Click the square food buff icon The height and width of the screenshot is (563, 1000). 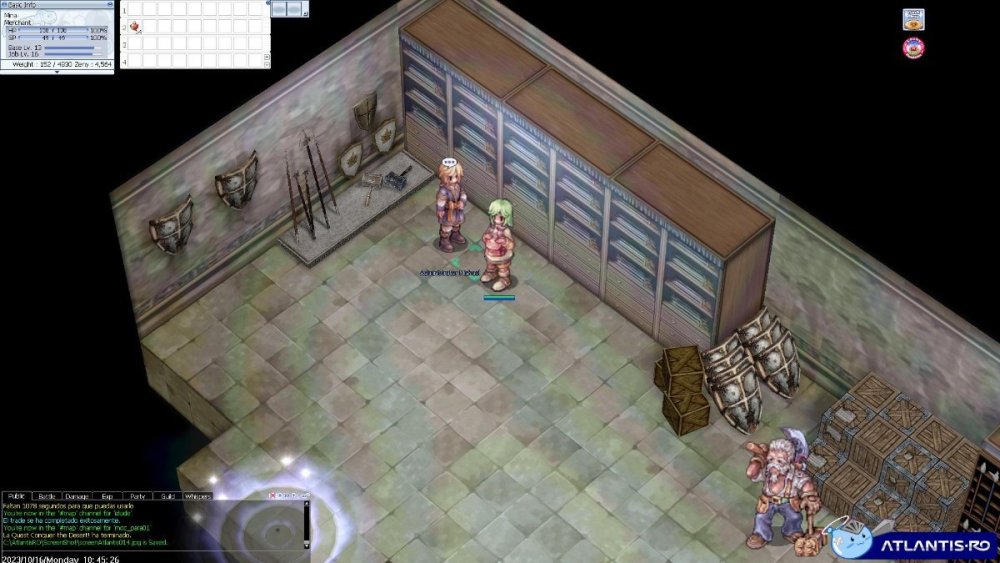click(x=913, y=19)
